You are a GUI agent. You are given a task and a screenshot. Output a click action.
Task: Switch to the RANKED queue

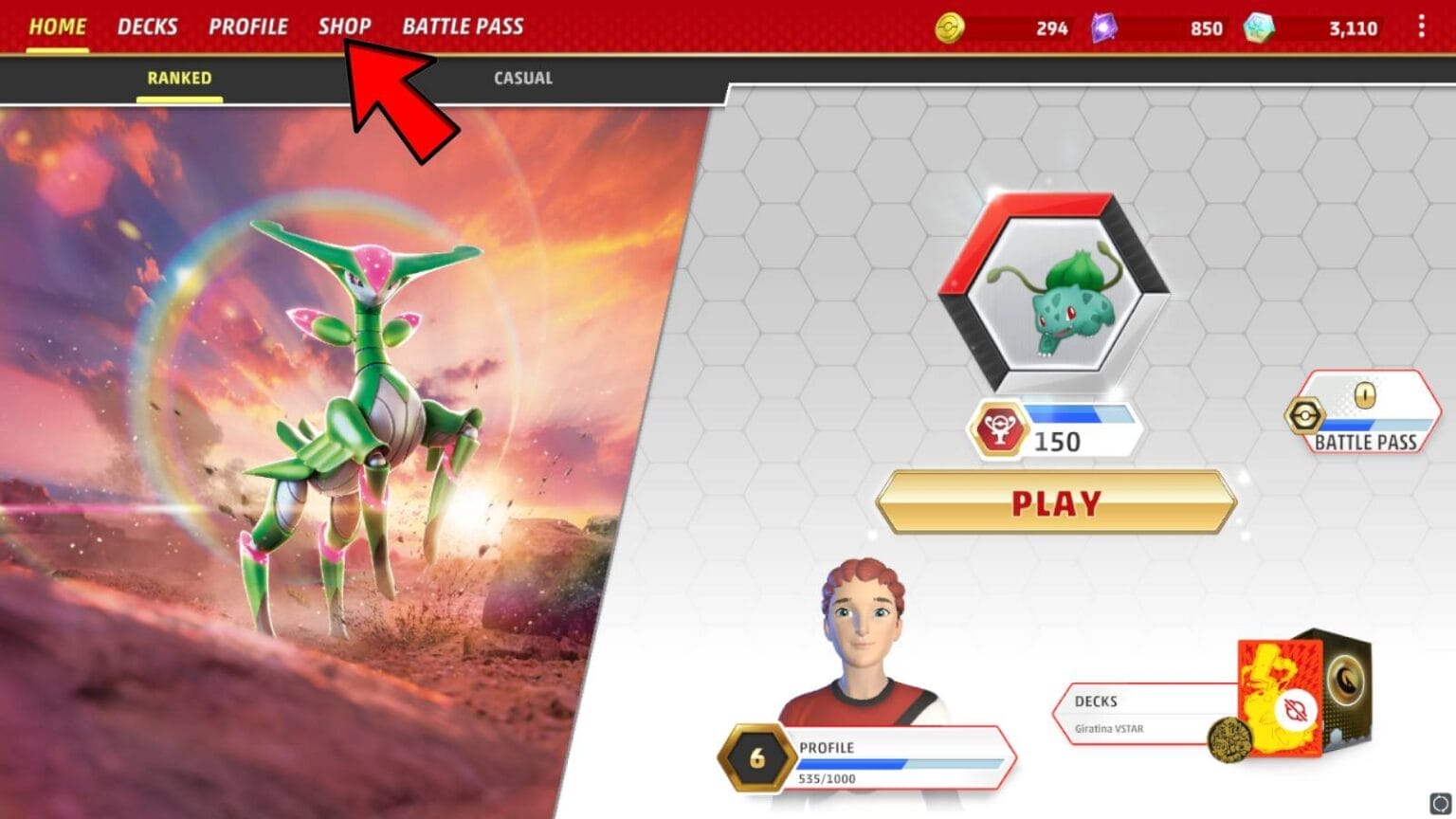(x=178, y=78)
